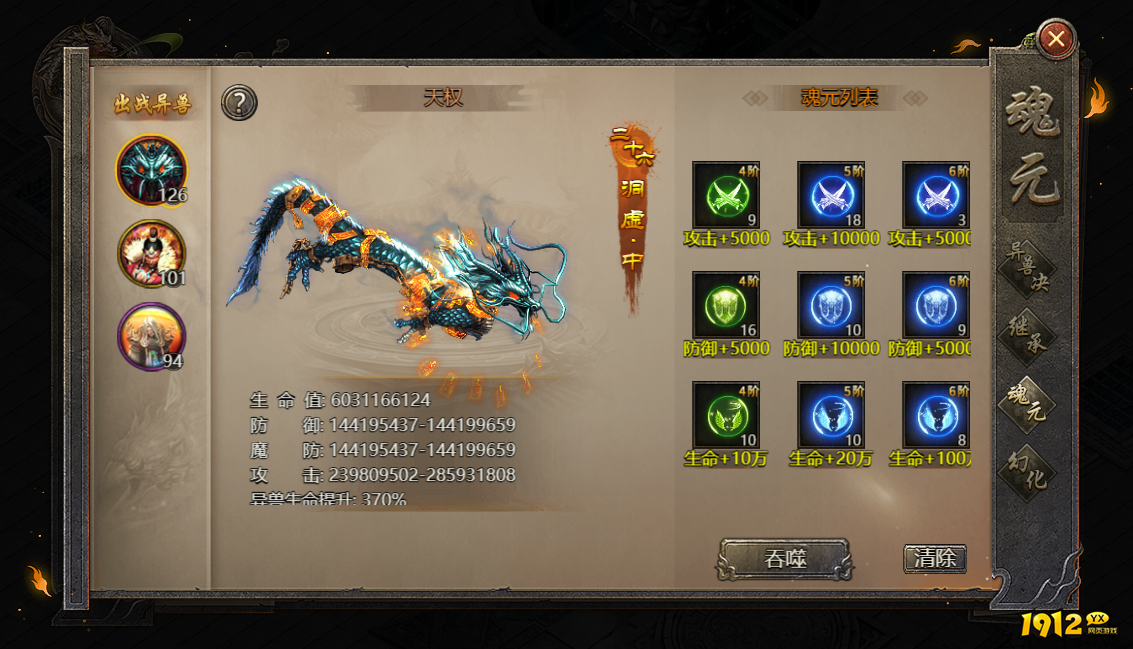Select the beast portrait numbered 101
Viewport: 1133px width, 649px height.
coord(151,254)
